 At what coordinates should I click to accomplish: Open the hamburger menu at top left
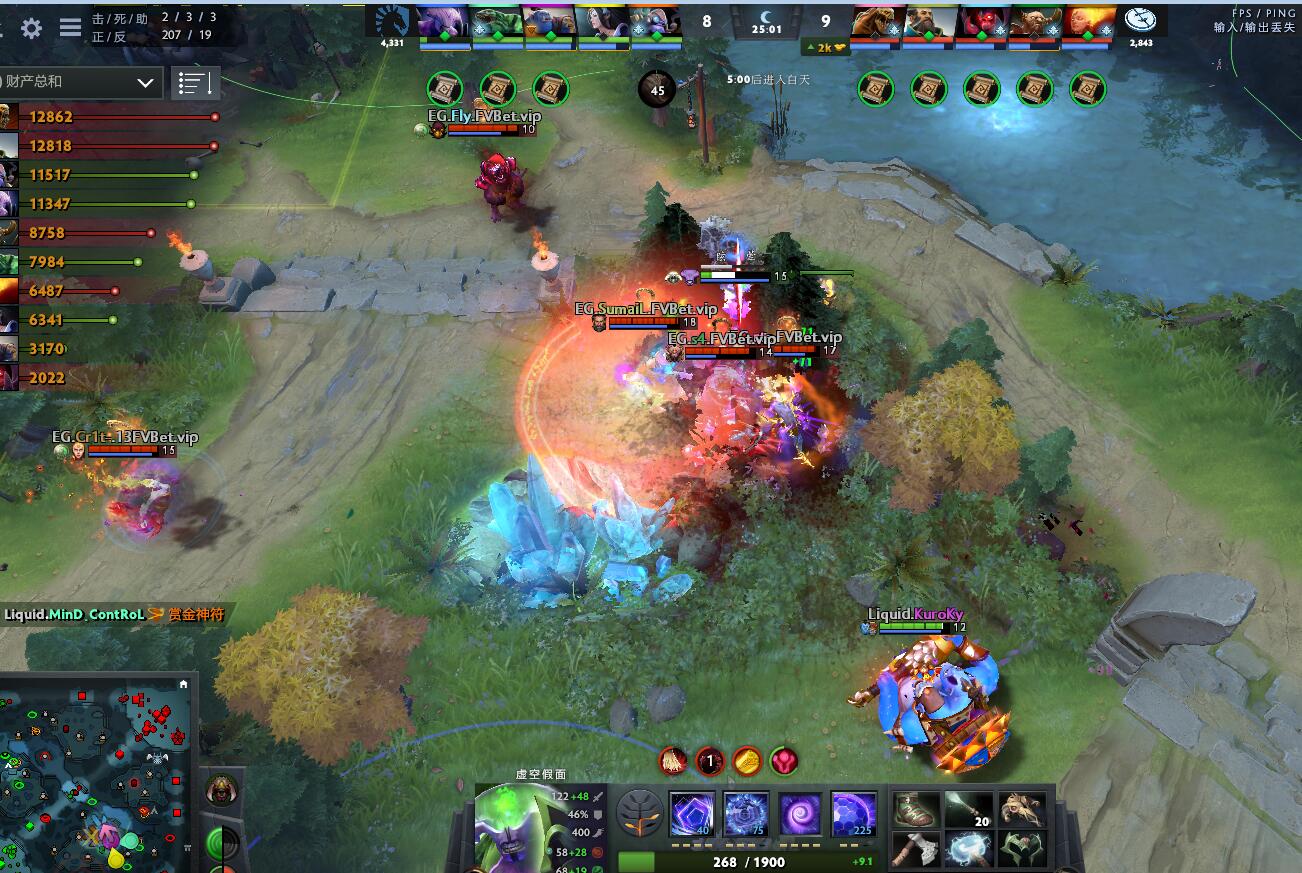coord(69,28)
